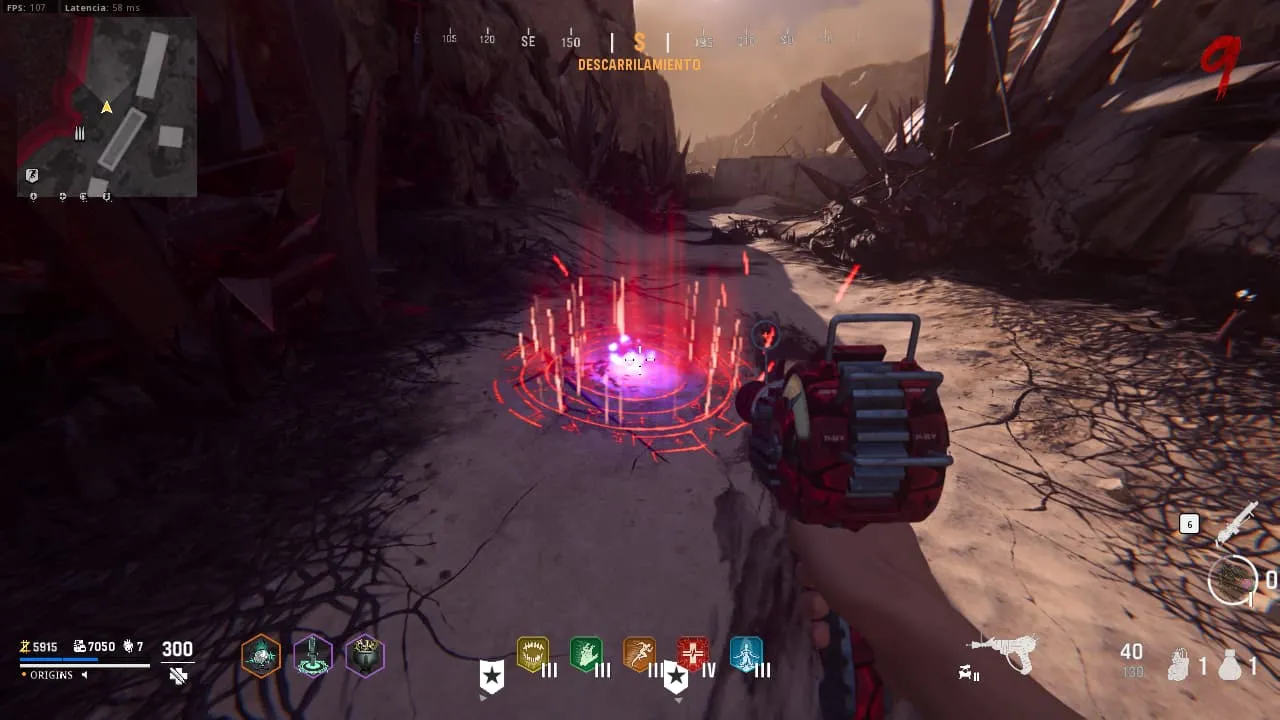Image resolution: width=1280 pixels, height=720 pixels.
Task: Select the shield marker beside the minimap
Action: click(x=32, y=176)
